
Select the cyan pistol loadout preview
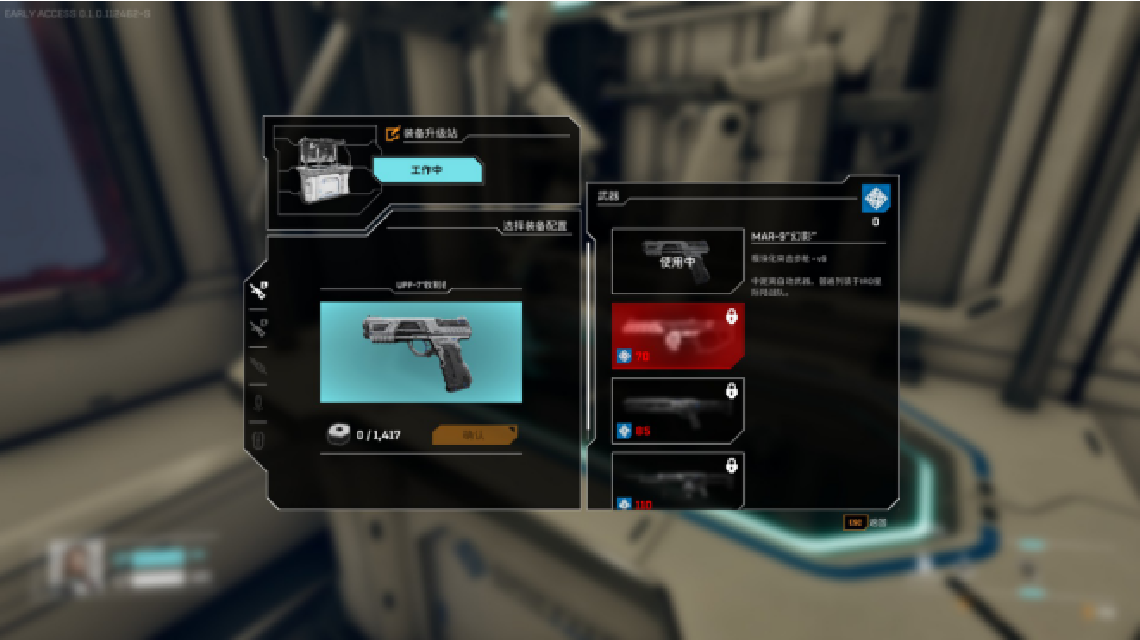coord(420,352)
